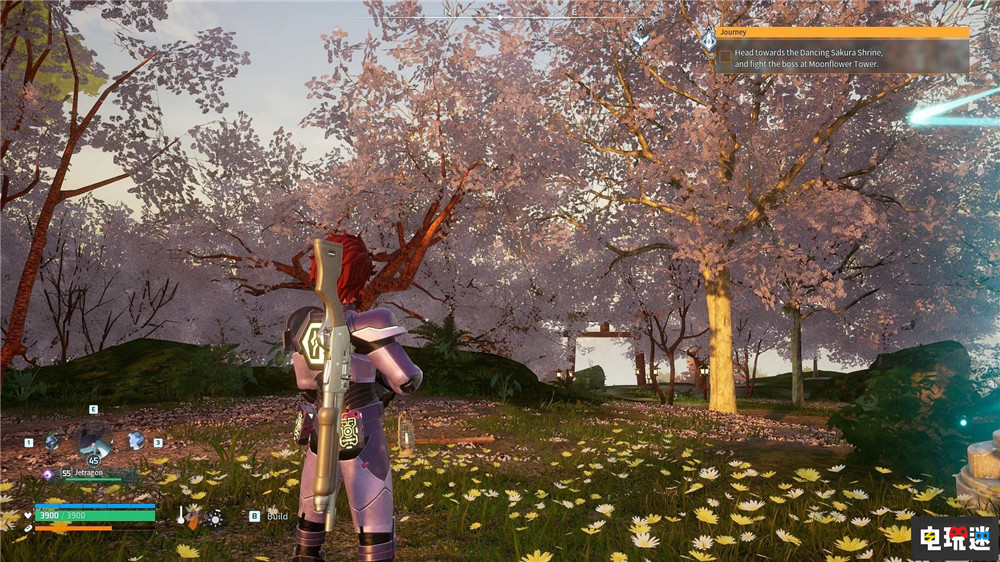Open the Build menu label
The image size is (1000, 562).
pyautogui.click(x=277, y=517)
